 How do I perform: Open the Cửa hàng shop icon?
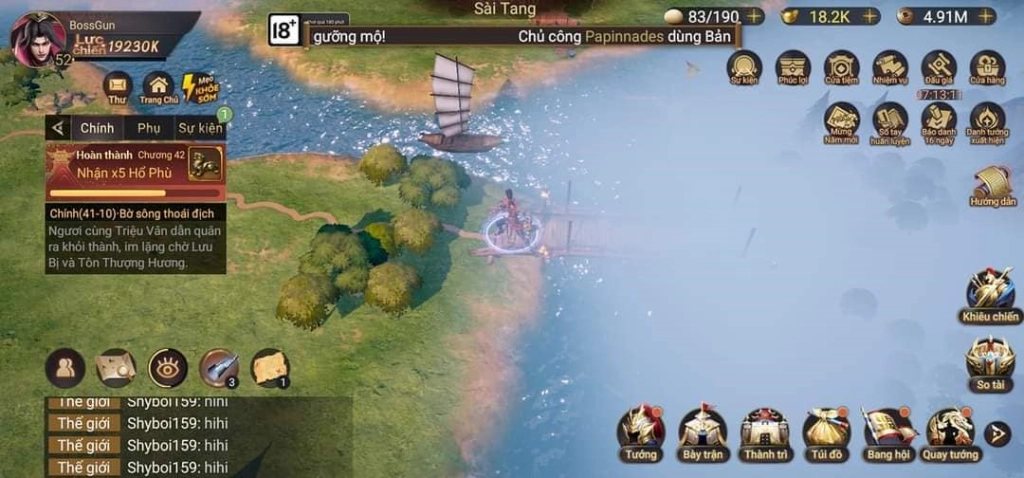pos(987,66)
